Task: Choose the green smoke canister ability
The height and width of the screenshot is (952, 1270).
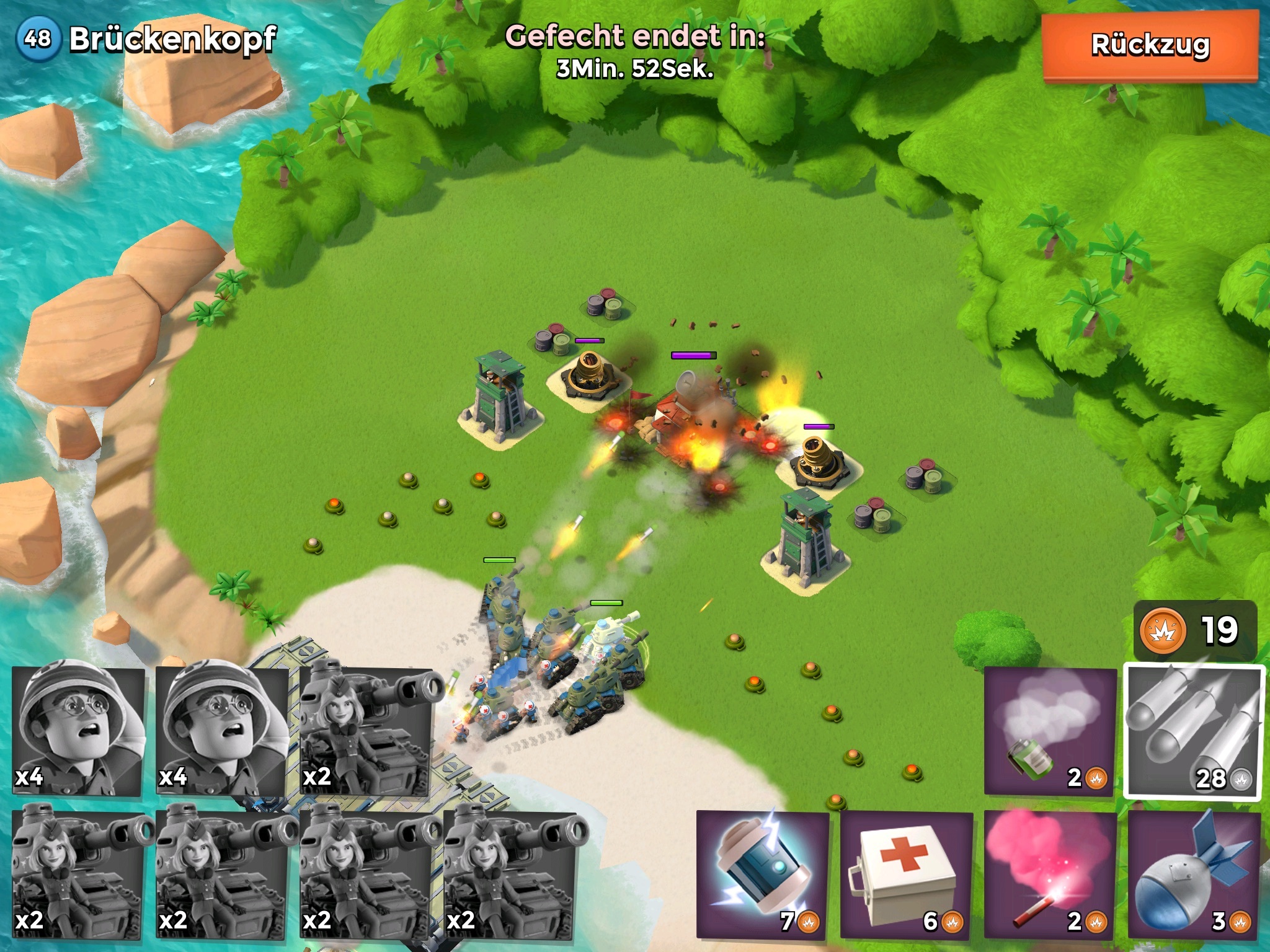Action: pyautogui.click(x=1050, y=731)
